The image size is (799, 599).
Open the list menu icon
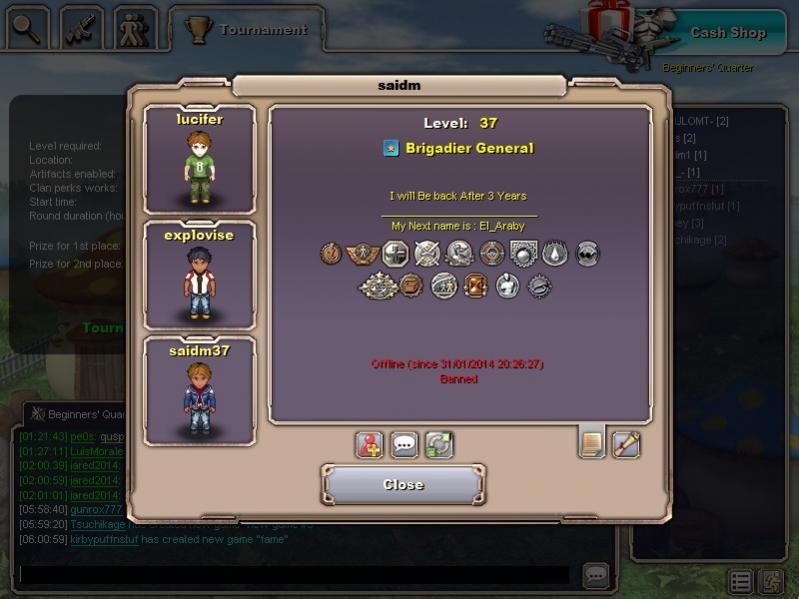pyautogui.click(x=740, y=582)
